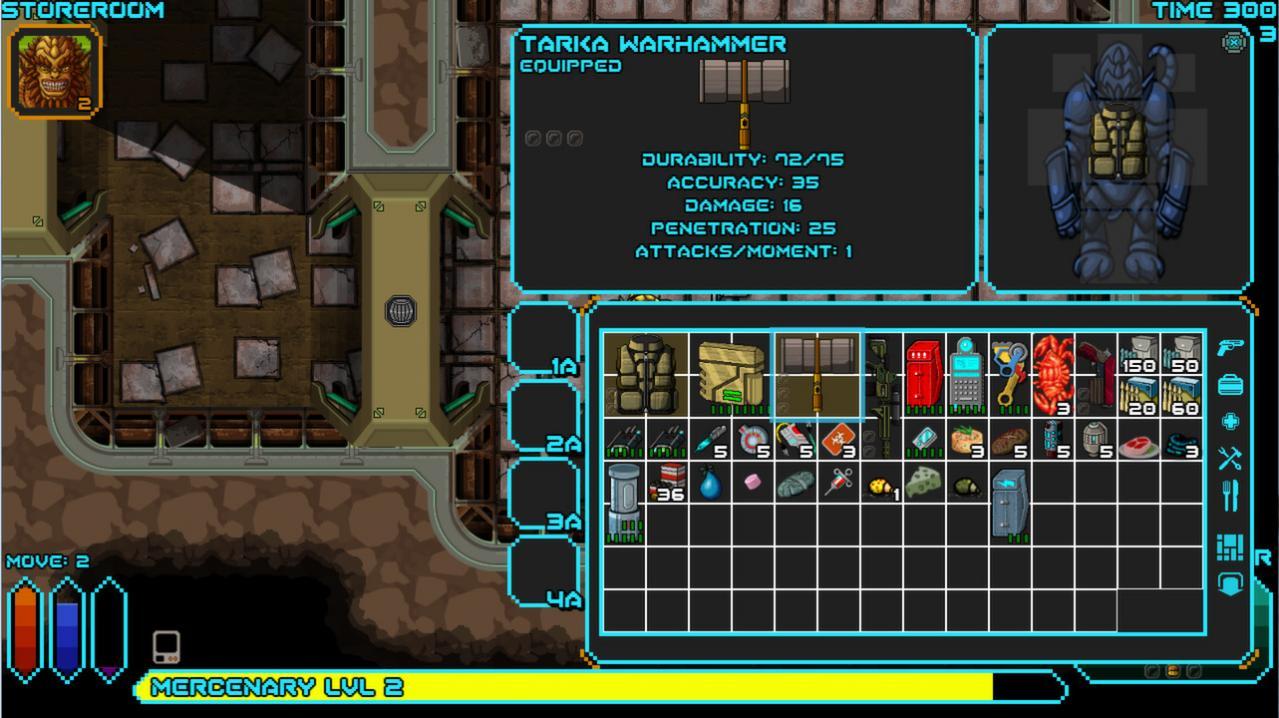Show the food fork-and-knife category
The width and height of the screenshot is (1279, 718).
click(x=1230, y=495)
